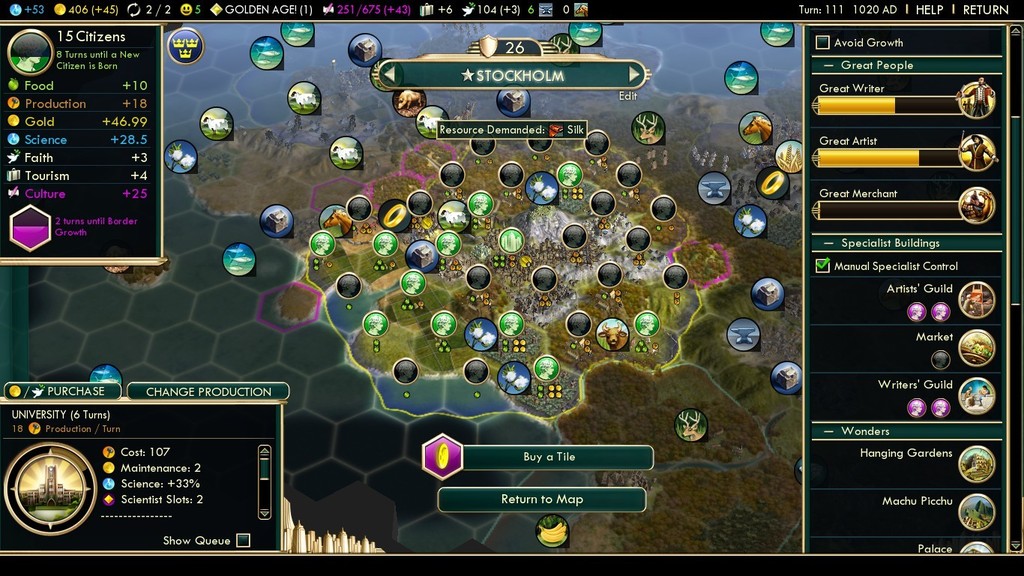Edit the Stockholm city name
The image size is (1024, 576).
pos(627,96)
